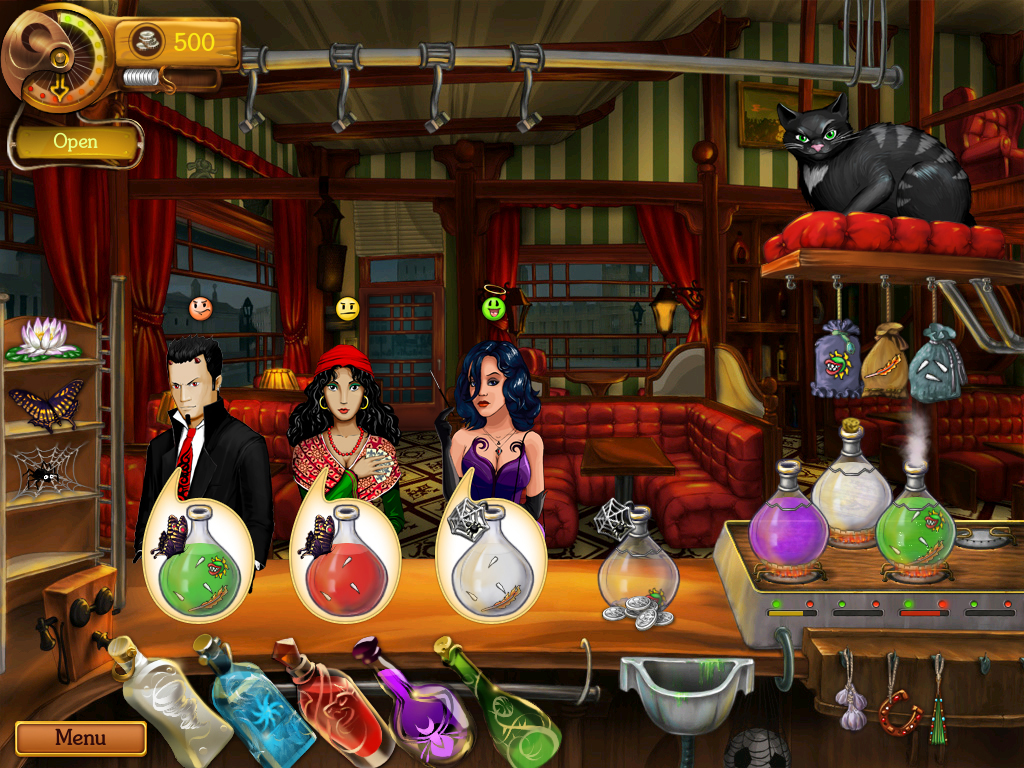Choose the grey hanging bag with fangs

click(x=937, y=365)
